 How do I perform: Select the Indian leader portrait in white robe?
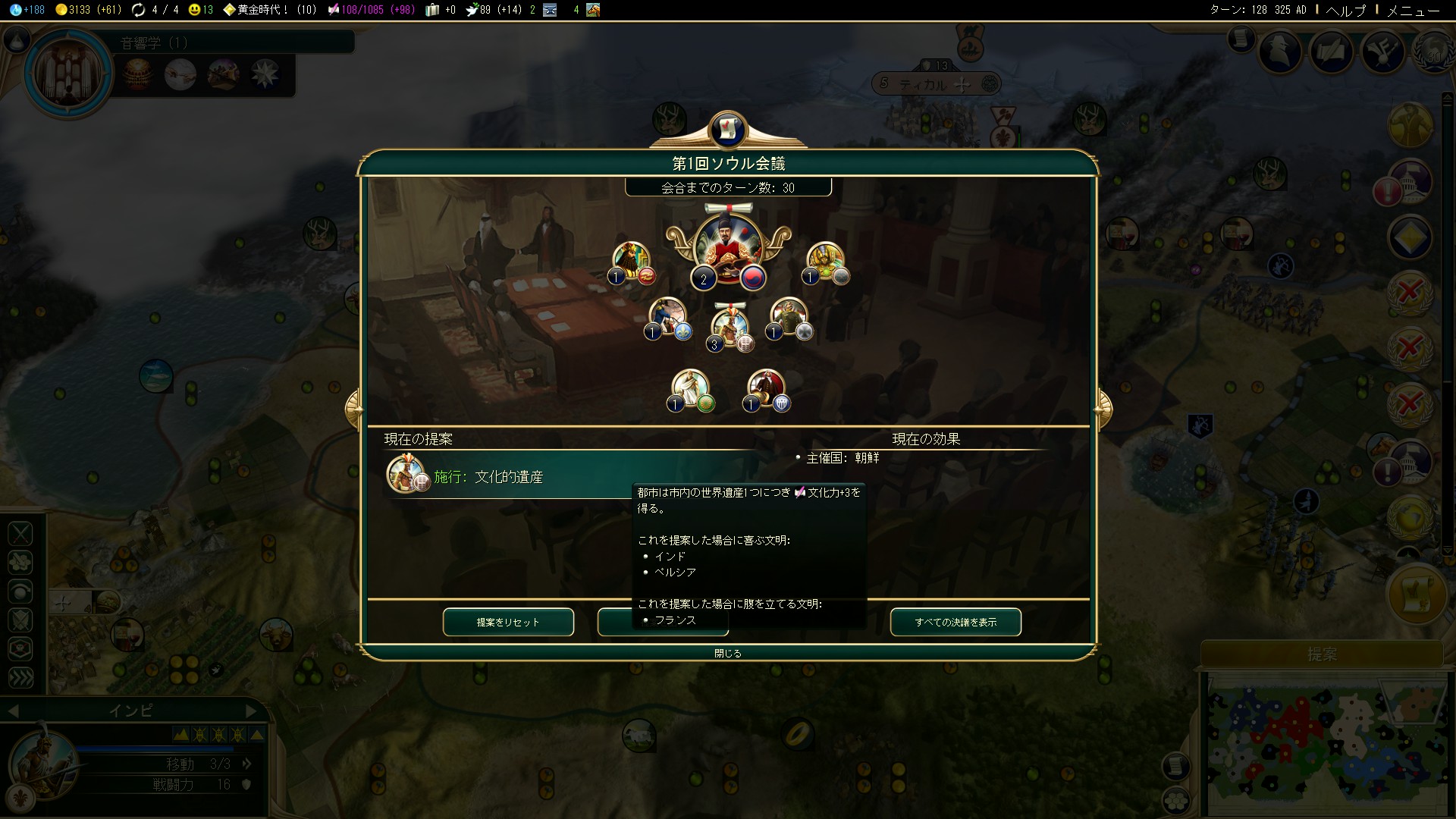click(x=690, y=388)
